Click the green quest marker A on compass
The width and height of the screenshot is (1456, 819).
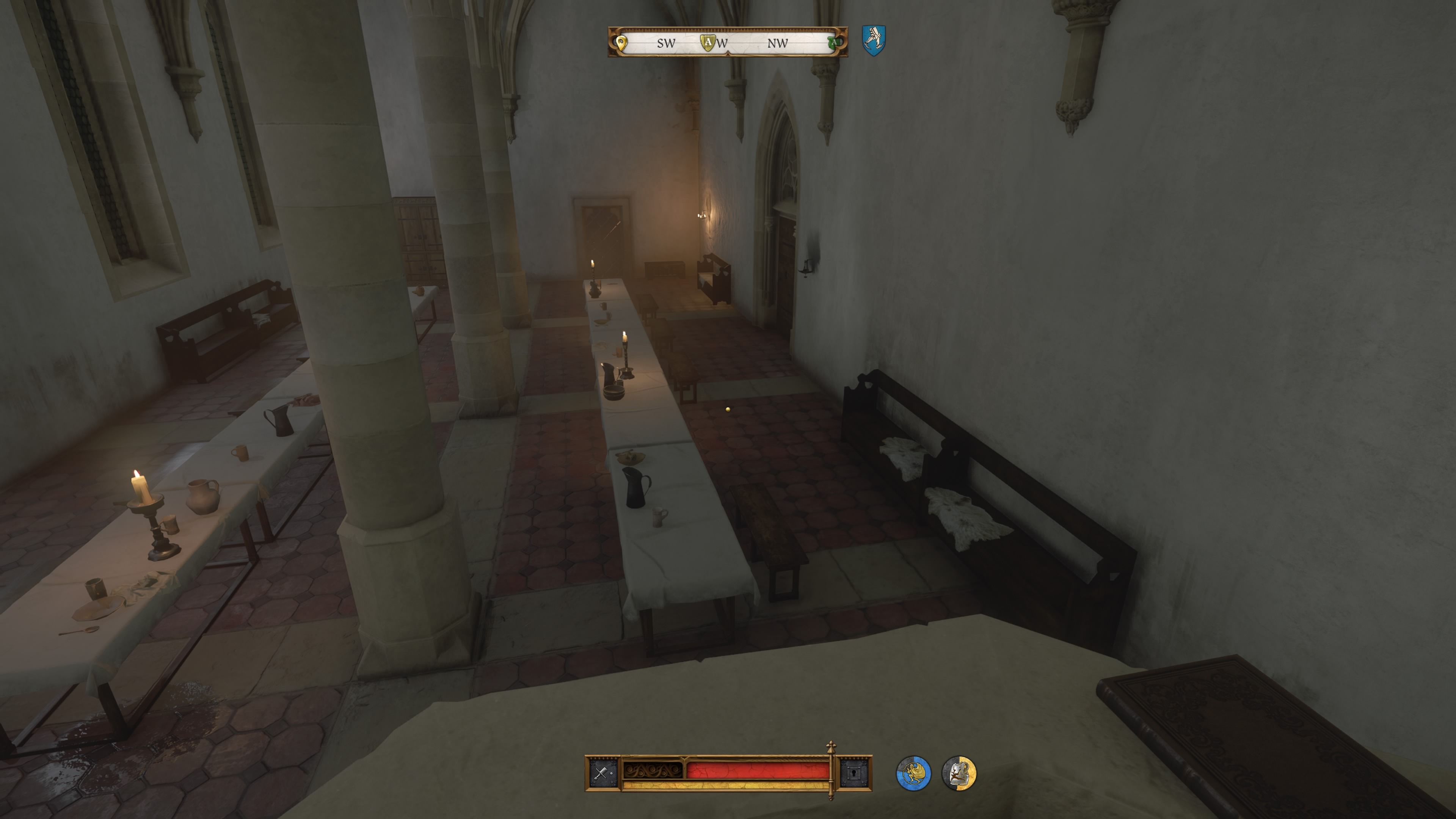(832, 42)
